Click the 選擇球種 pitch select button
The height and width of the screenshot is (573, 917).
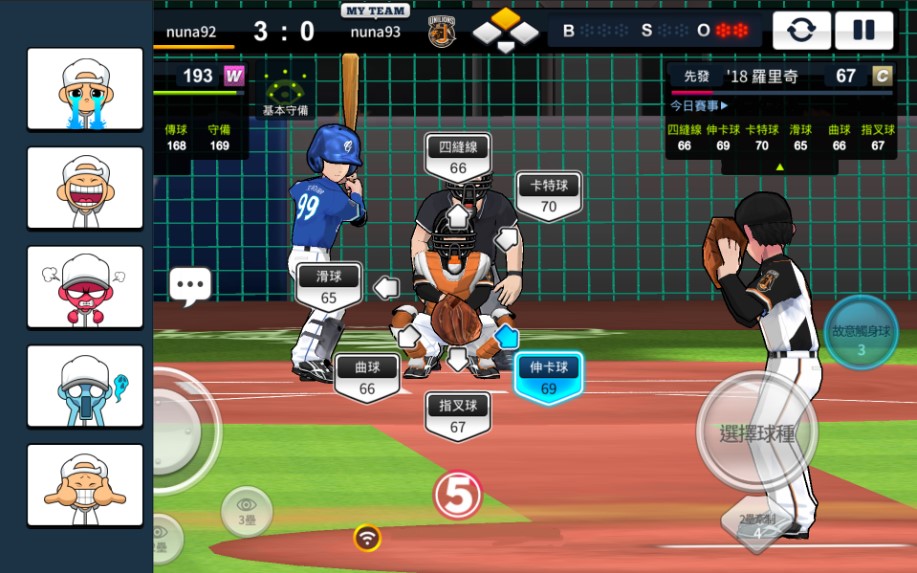coord(757,433)
